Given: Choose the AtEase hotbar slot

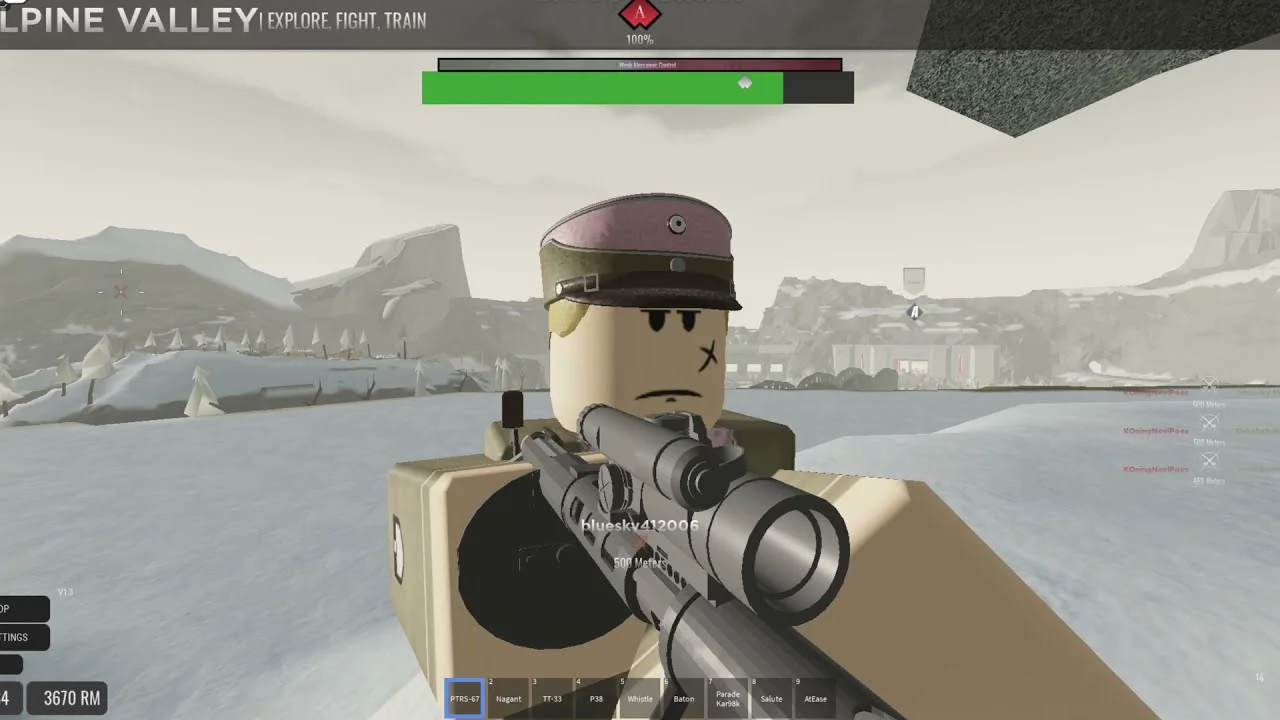Looking at the screenshot, I should click(816, 698).
